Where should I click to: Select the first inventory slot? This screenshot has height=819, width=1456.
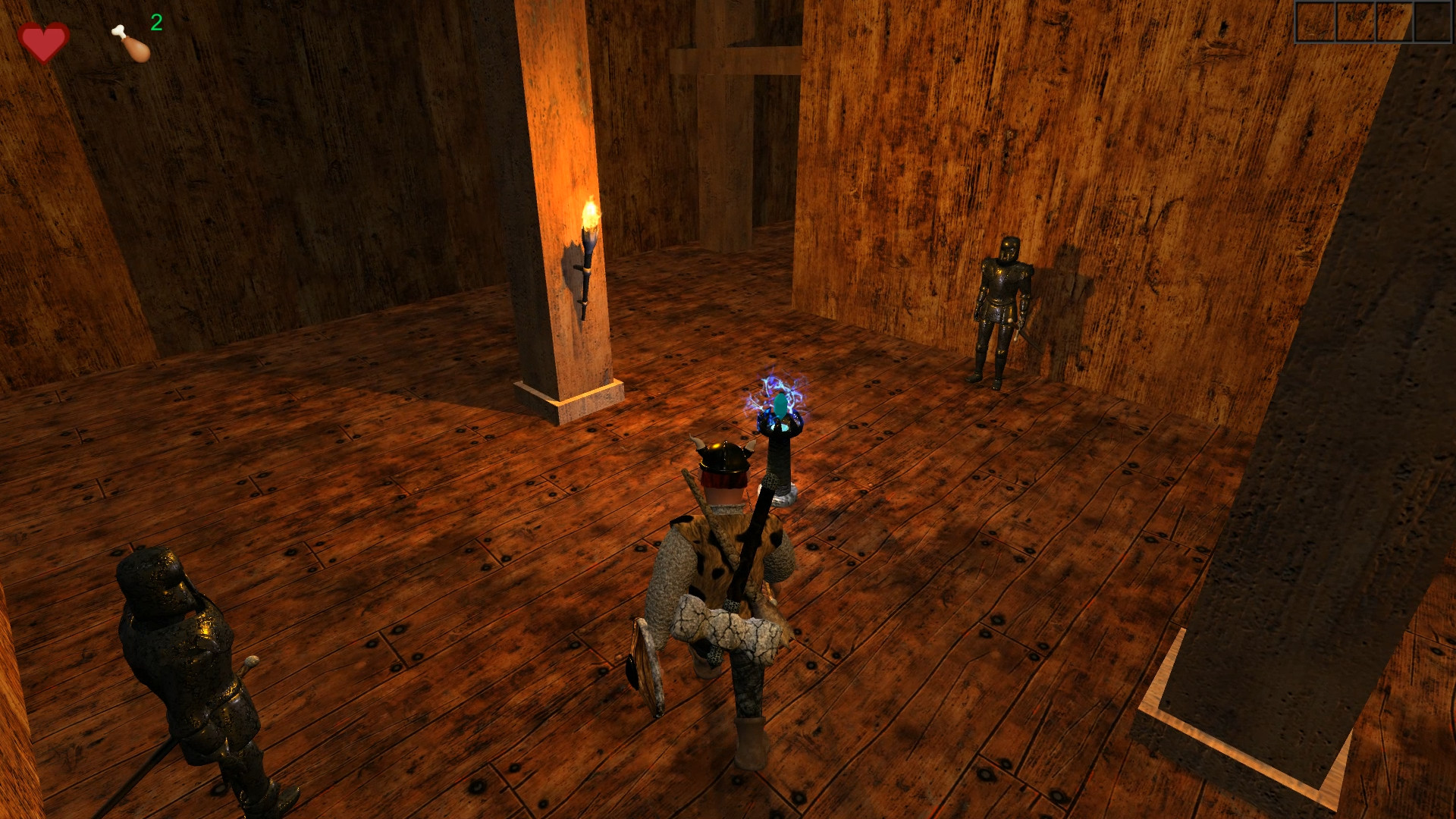[x=1316, y=22]
